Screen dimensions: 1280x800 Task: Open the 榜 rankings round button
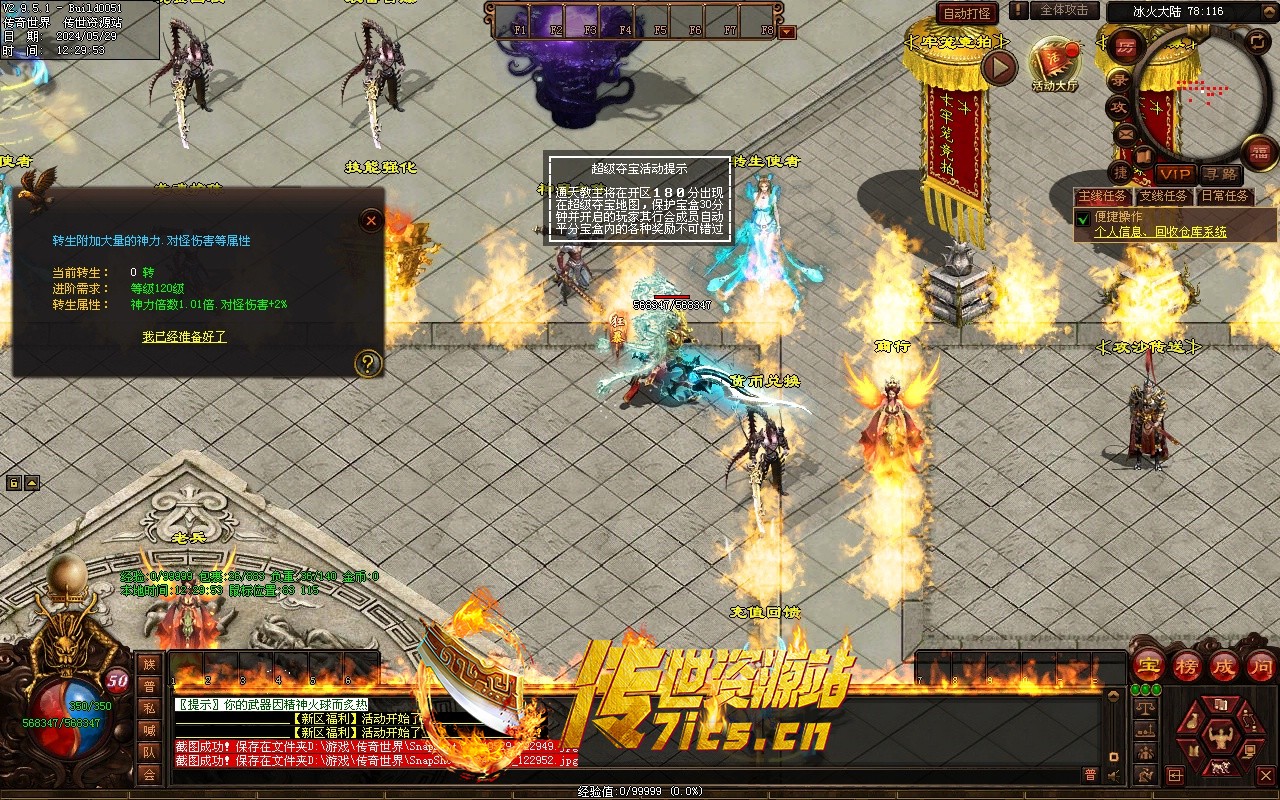[x=1187, y=665]
